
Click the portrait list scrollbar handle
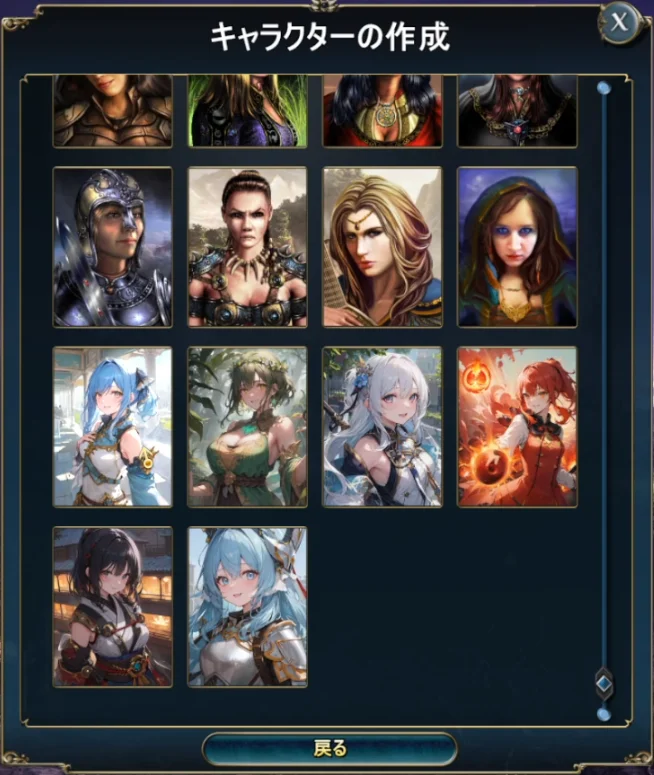[x=603, y=683]
